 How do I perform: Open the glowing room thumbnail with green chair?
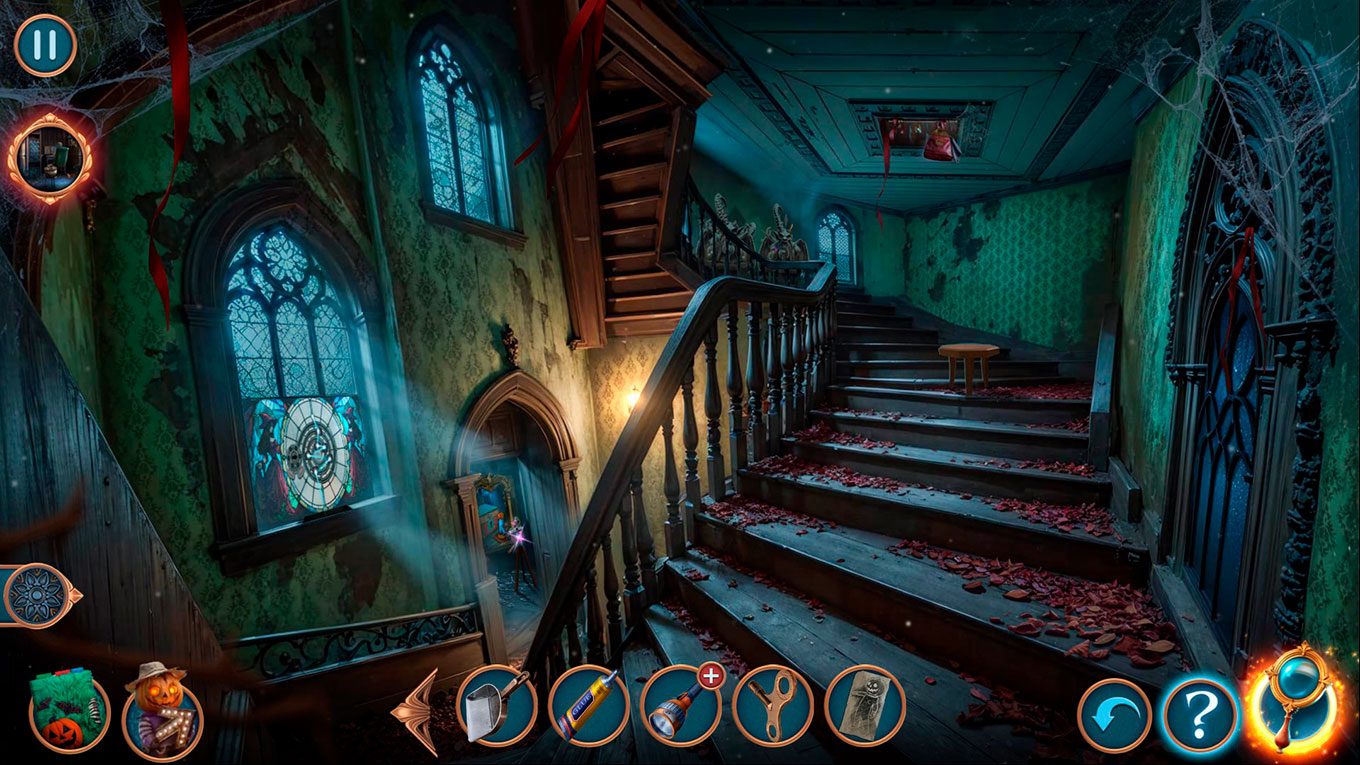(x=49, y=157)
